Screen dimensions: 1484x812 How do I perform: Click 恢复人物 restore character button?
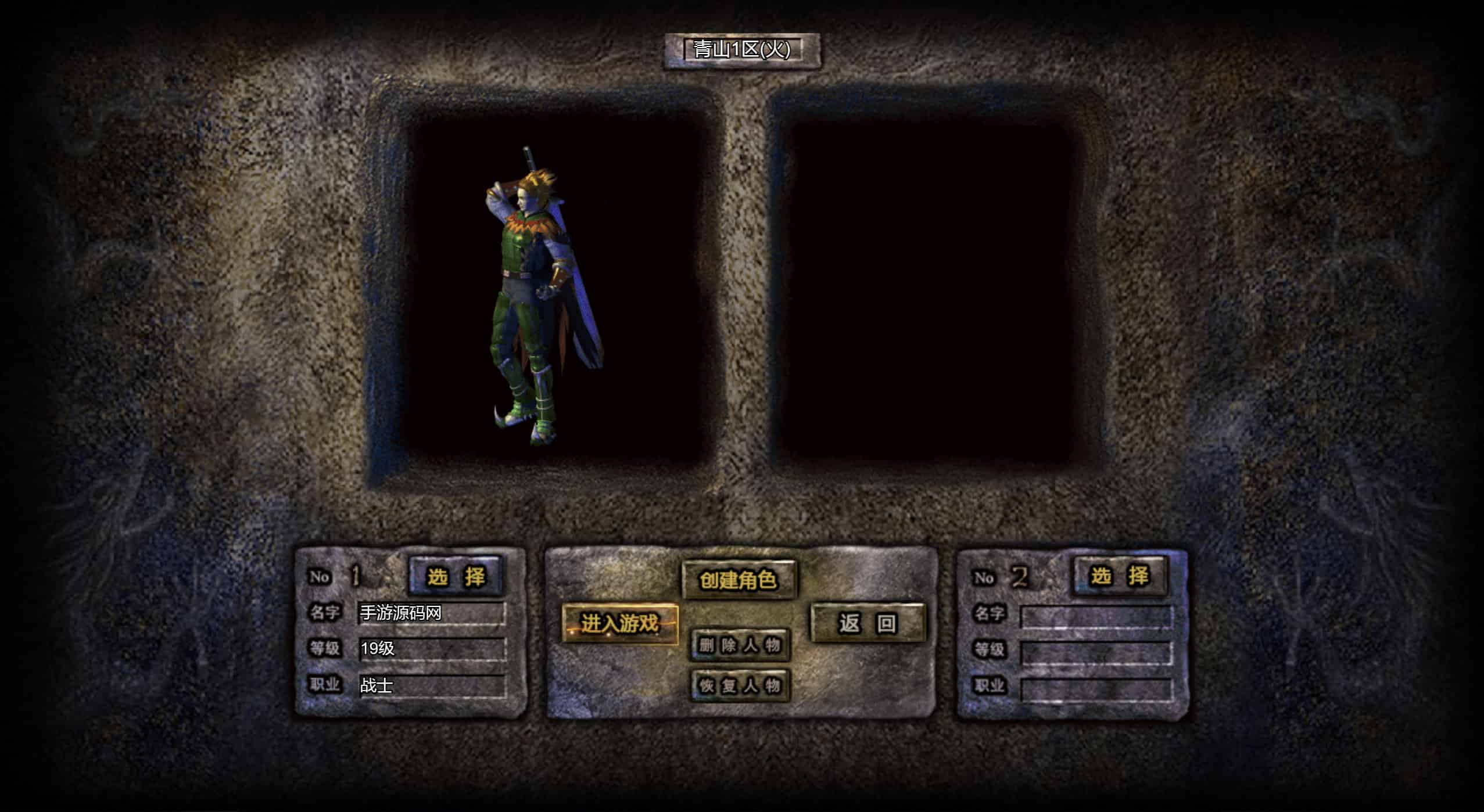coord(740,686)
